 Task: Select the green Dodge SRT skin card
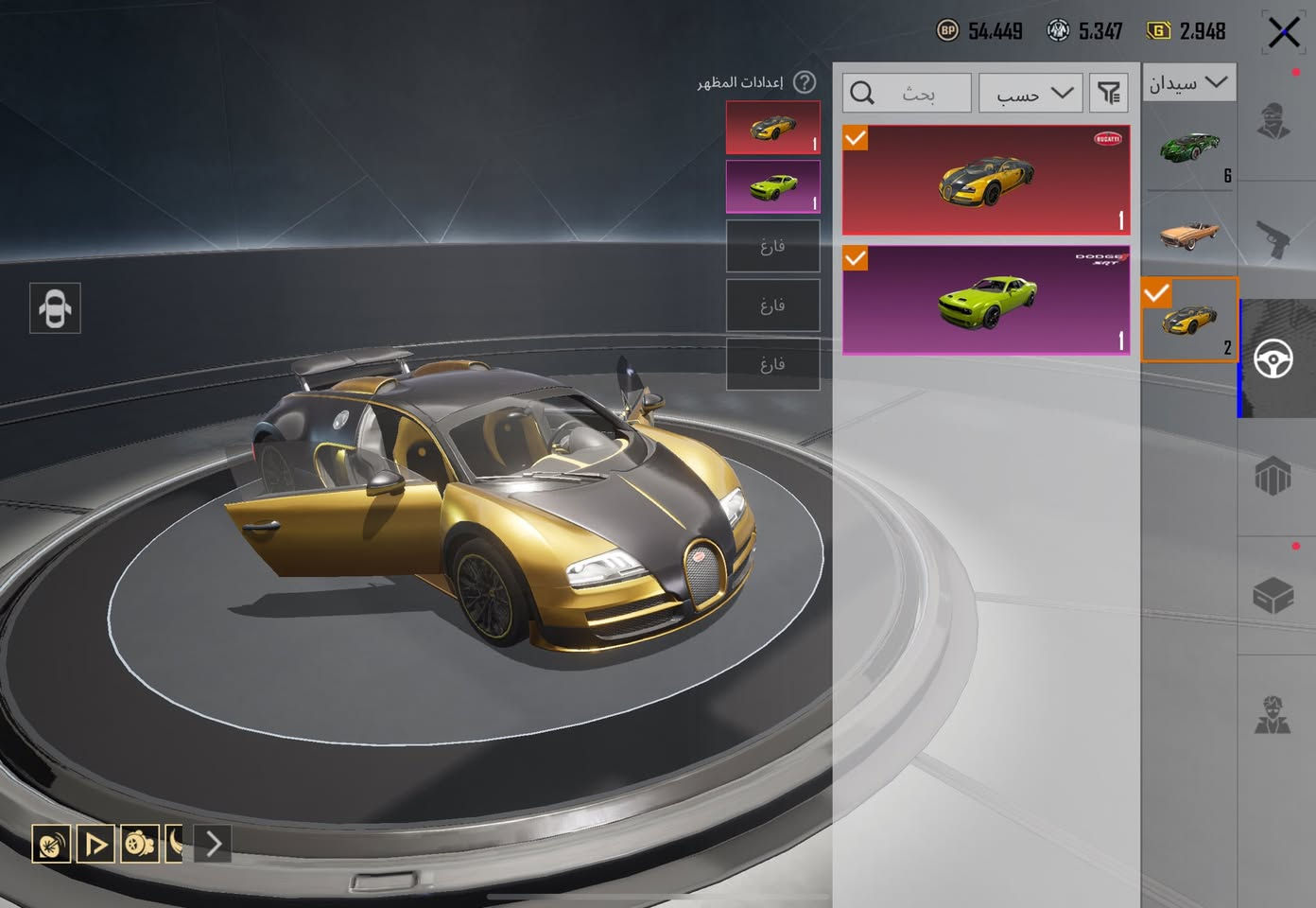point(986,300)
